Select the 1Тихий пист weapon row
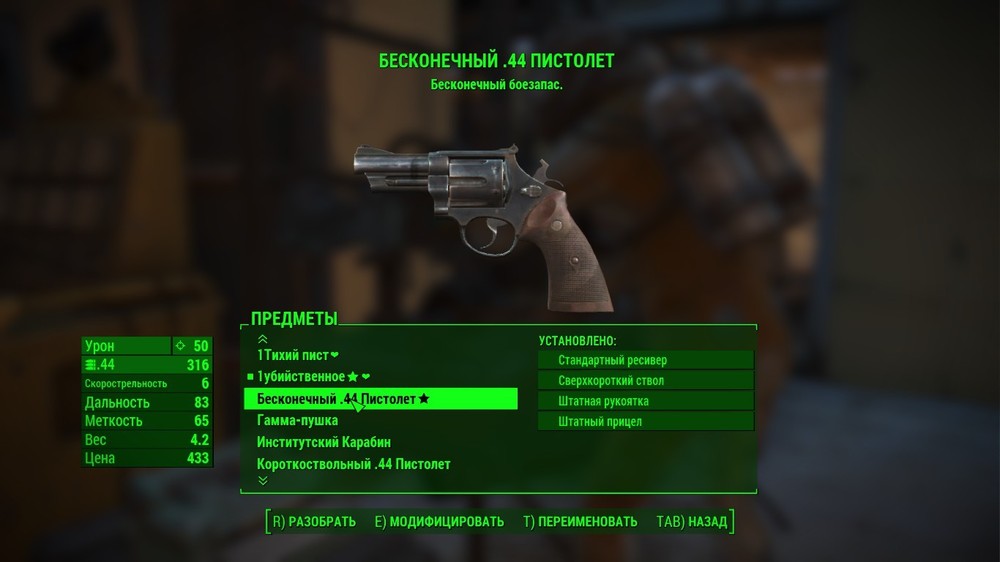The width and height of the screenshot is (1000, 562). [298, 355]
